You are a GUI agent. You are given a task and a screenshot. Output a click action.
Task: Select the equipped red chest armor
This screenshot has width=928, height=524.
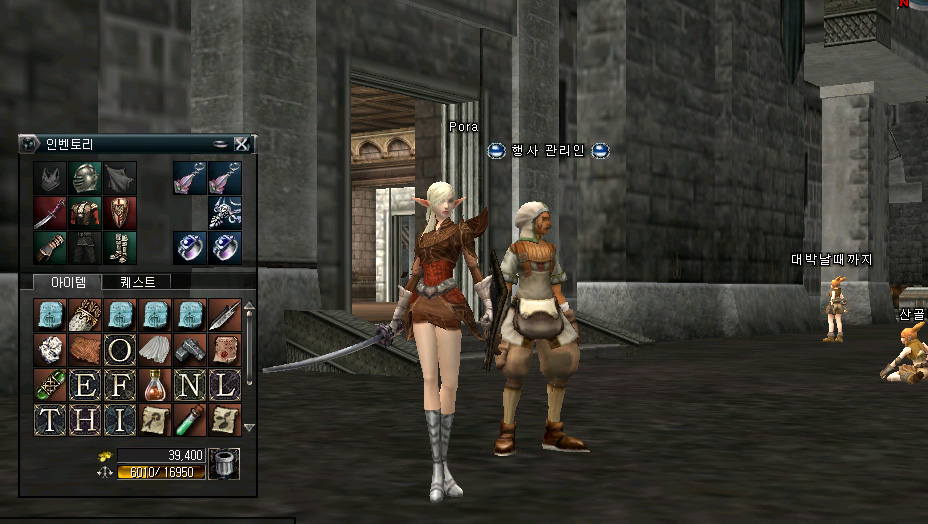point(85,212)
